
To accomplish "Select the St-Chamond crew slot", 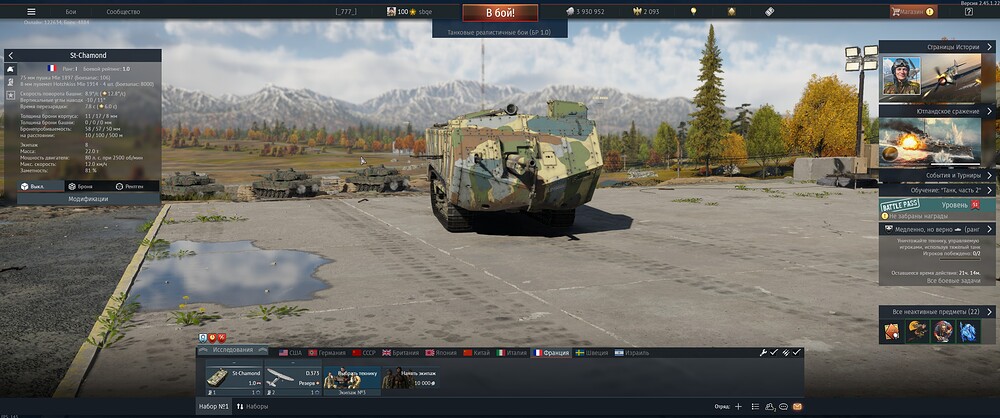I will [233, 378].
